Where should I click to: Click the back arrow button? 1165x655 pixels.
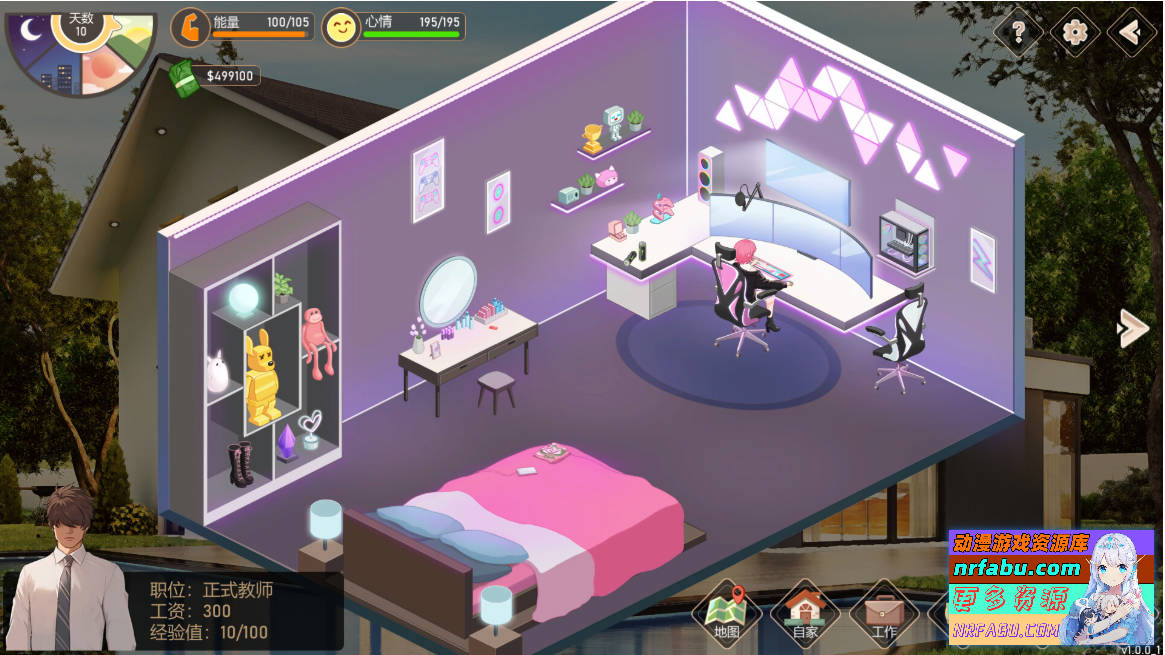(1131, 33)
